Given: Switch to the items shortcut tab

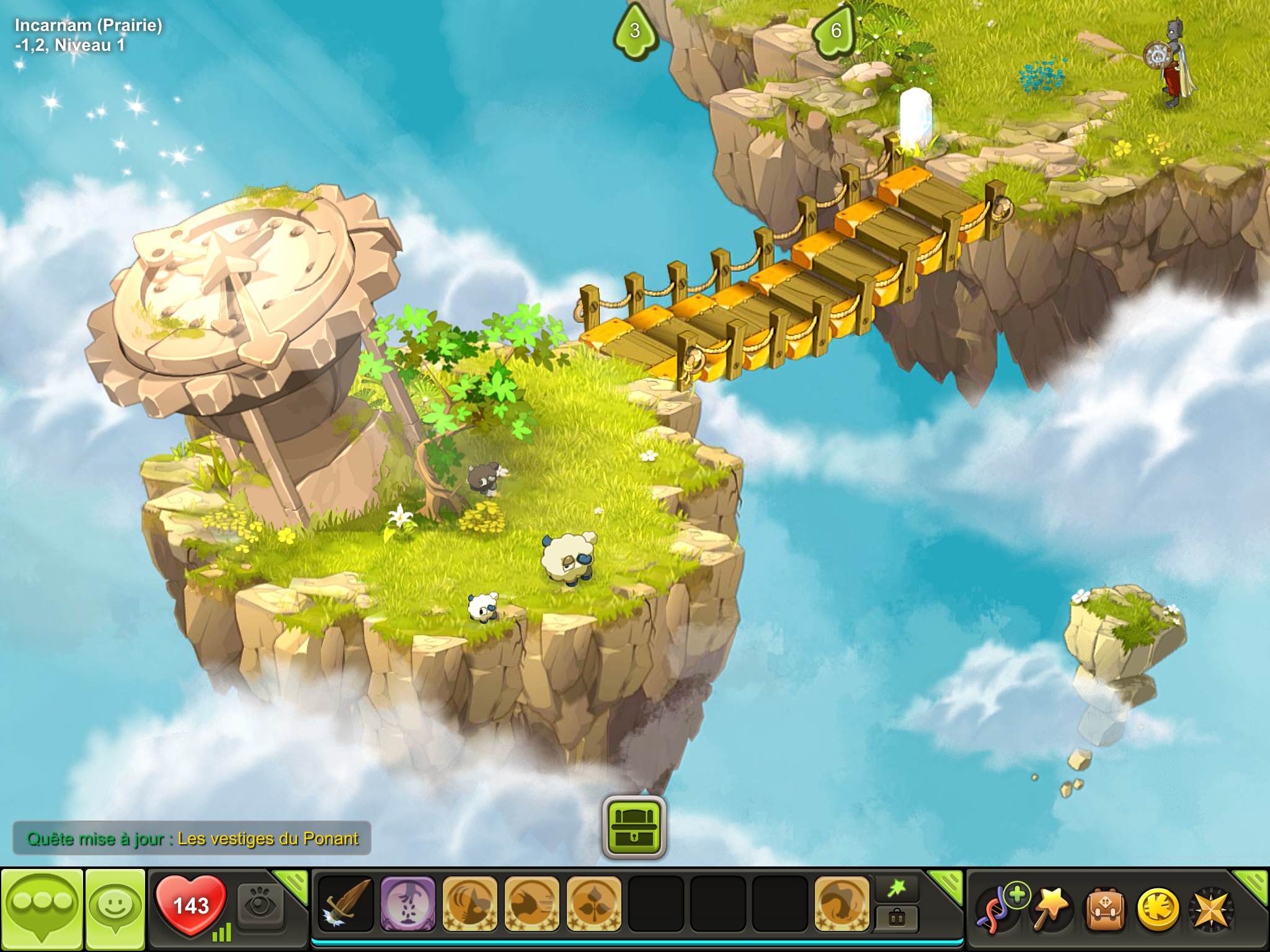Looking at the screenshot, I should point(897,918).
